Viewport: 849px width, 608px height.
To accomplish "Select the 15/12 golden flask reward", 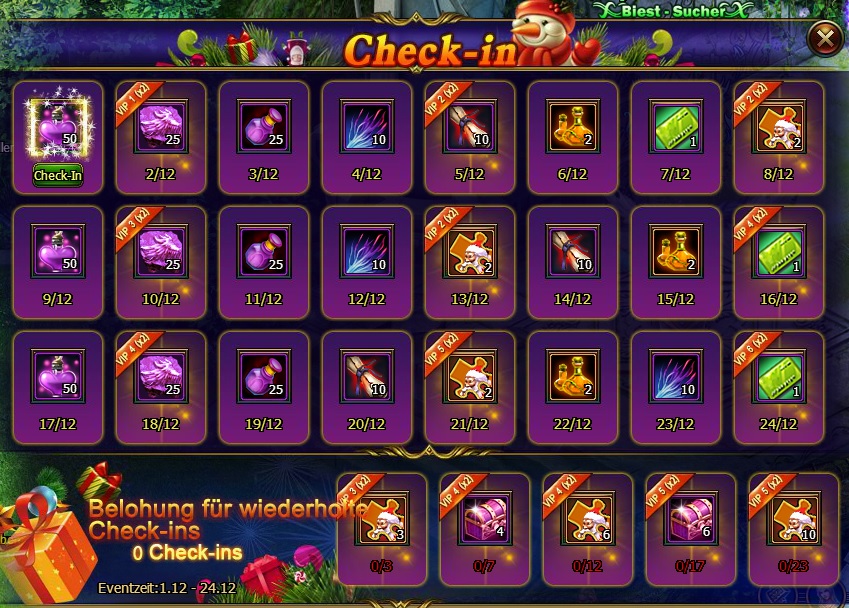I will [676, 251].
